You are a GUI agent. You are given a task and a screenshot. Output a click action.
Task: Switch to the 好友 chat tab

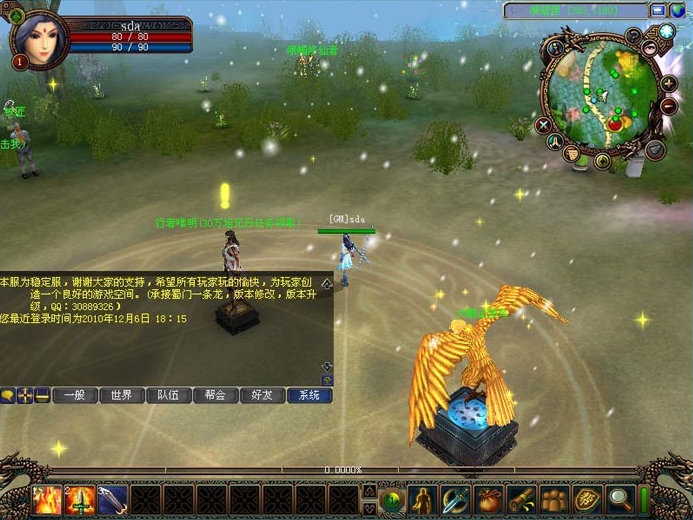click(x=263, y=395)
